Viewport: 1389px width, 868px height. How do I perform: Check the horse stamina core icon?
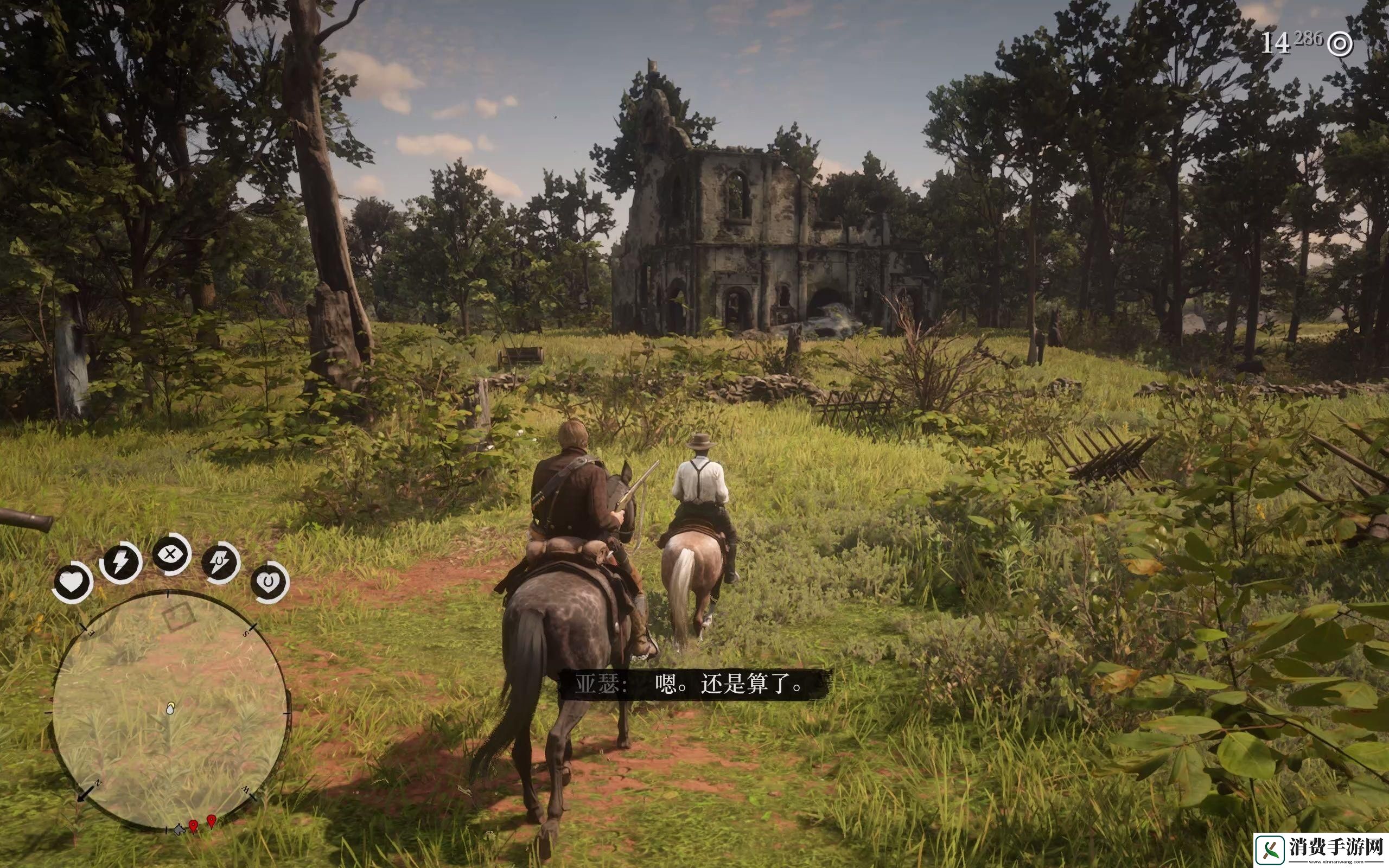(x=220, y=563)
